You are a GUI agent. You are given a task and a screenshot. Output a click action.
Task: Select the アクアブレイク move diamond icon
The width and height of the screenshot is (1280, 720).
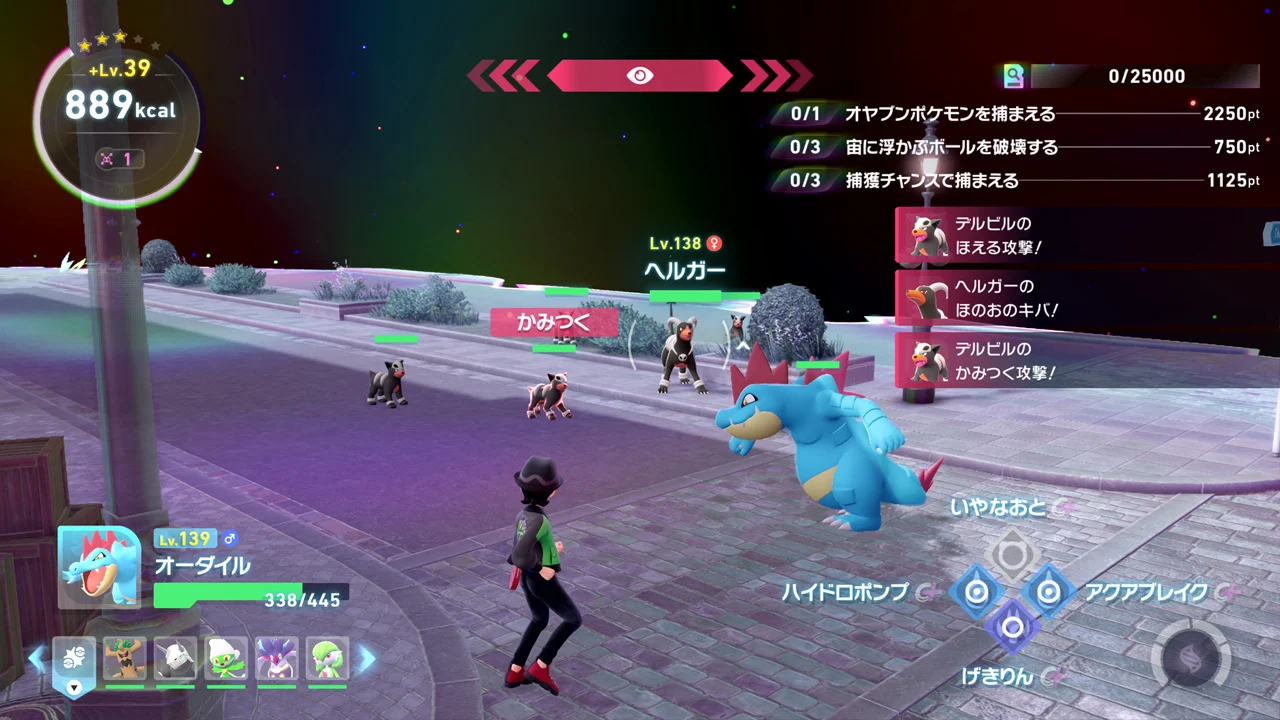click(1048, 592)
